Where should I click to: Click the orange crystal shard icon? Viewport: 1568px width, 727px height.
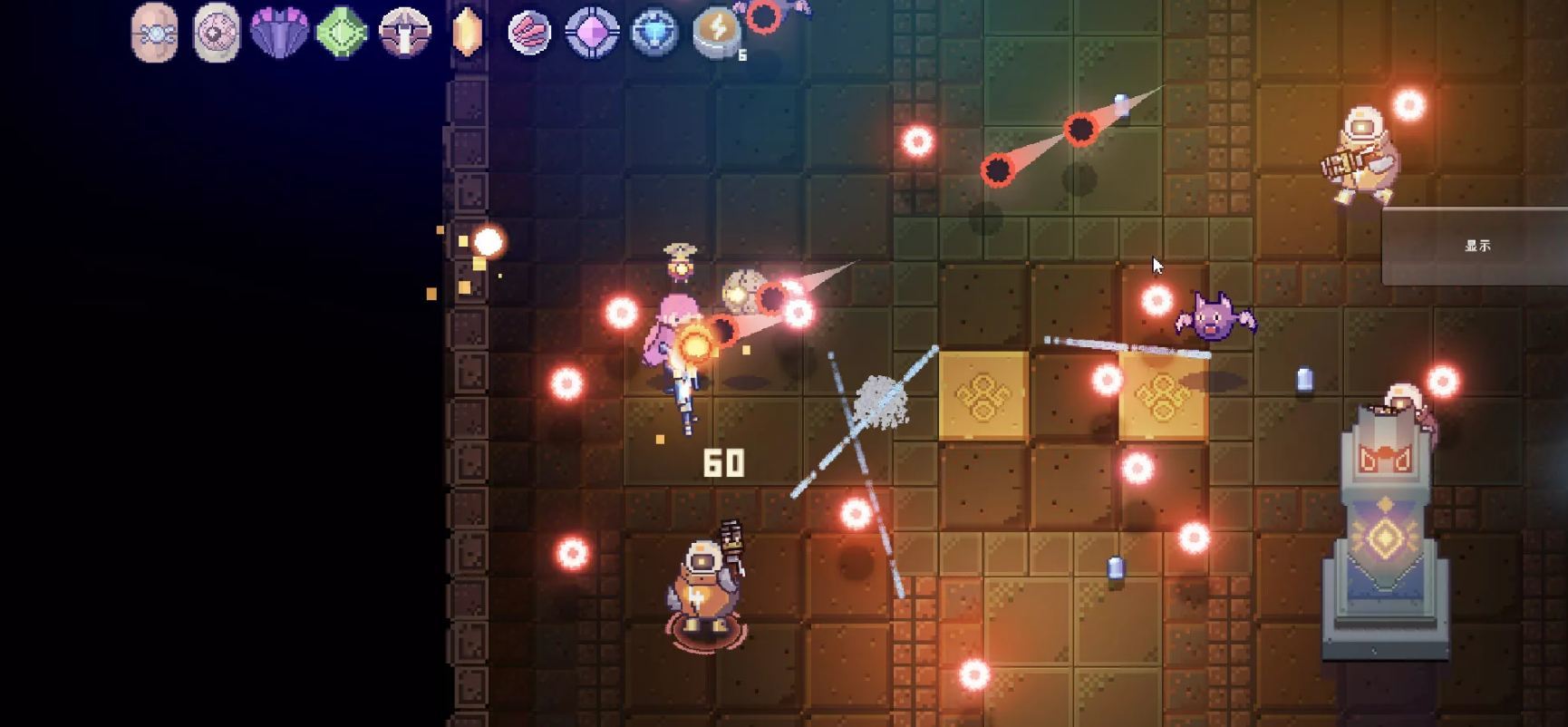tap(466, 33)
